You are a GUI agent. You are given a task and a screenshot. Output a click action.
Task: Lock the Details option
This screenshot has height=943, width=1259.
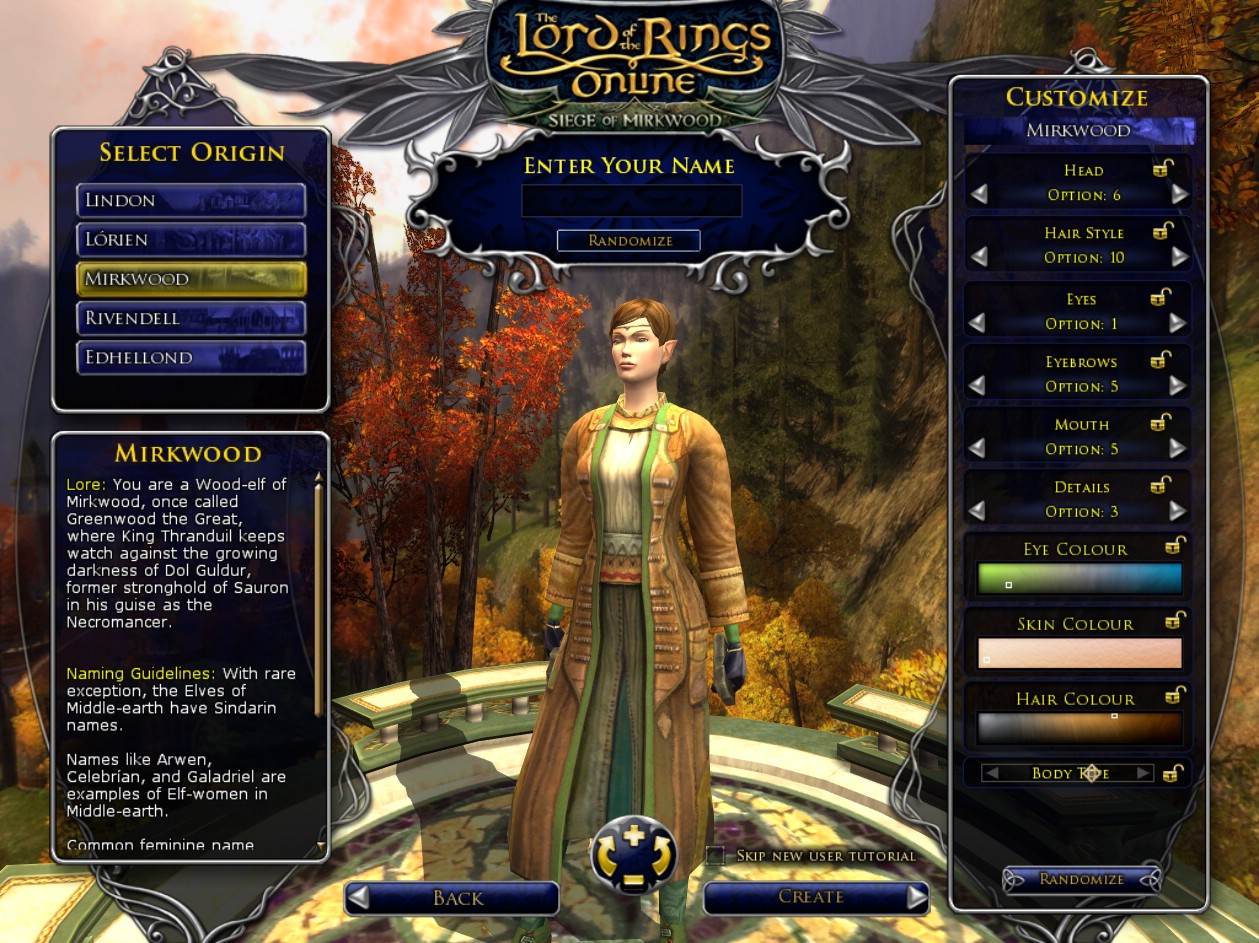pos(1161,486)
